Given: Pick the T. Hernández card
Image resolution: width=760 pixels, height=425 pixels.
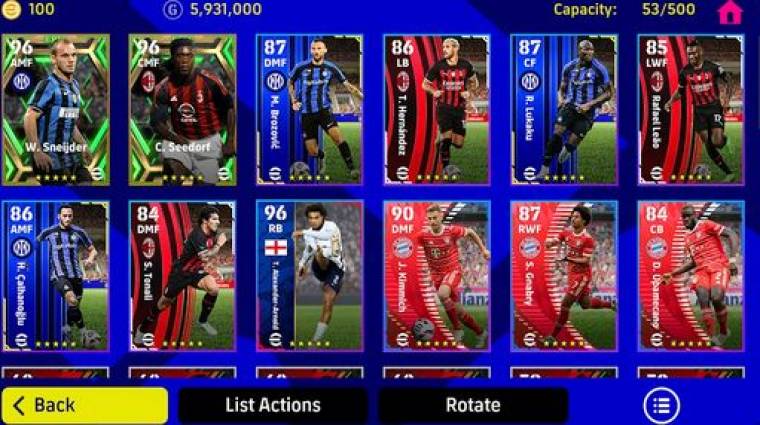Looking at the screenshot, I should point(437,110).
